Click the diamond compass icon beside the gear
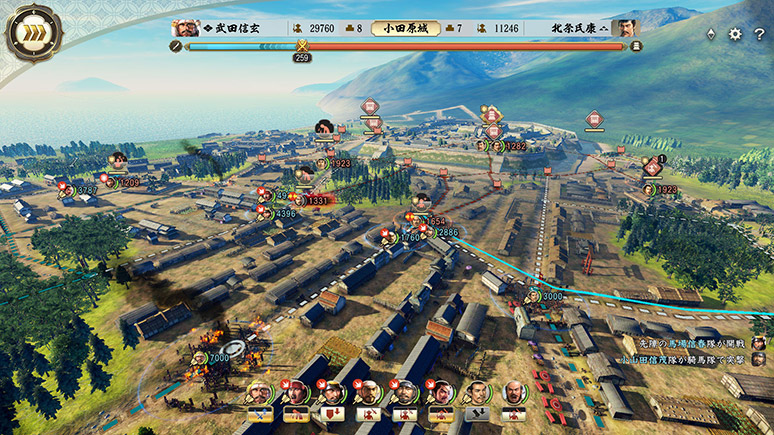This screenshot has height=435, width=774. pos(711,34)
